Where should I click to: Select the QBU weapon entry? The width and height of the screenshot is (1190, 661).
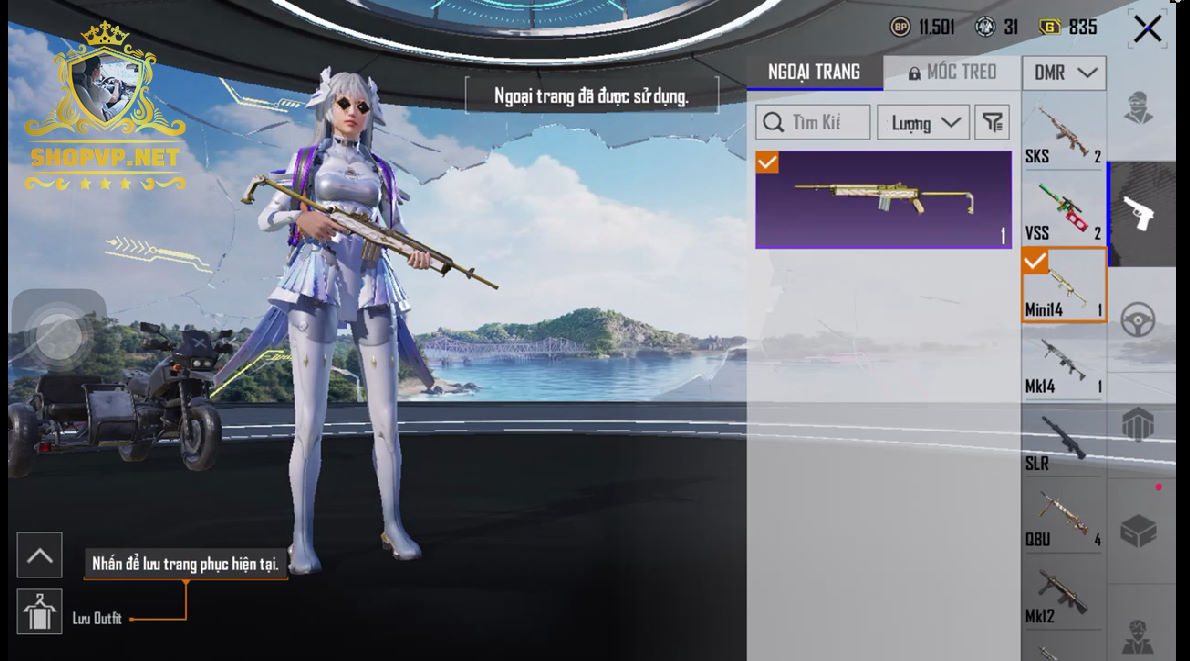1063,518
